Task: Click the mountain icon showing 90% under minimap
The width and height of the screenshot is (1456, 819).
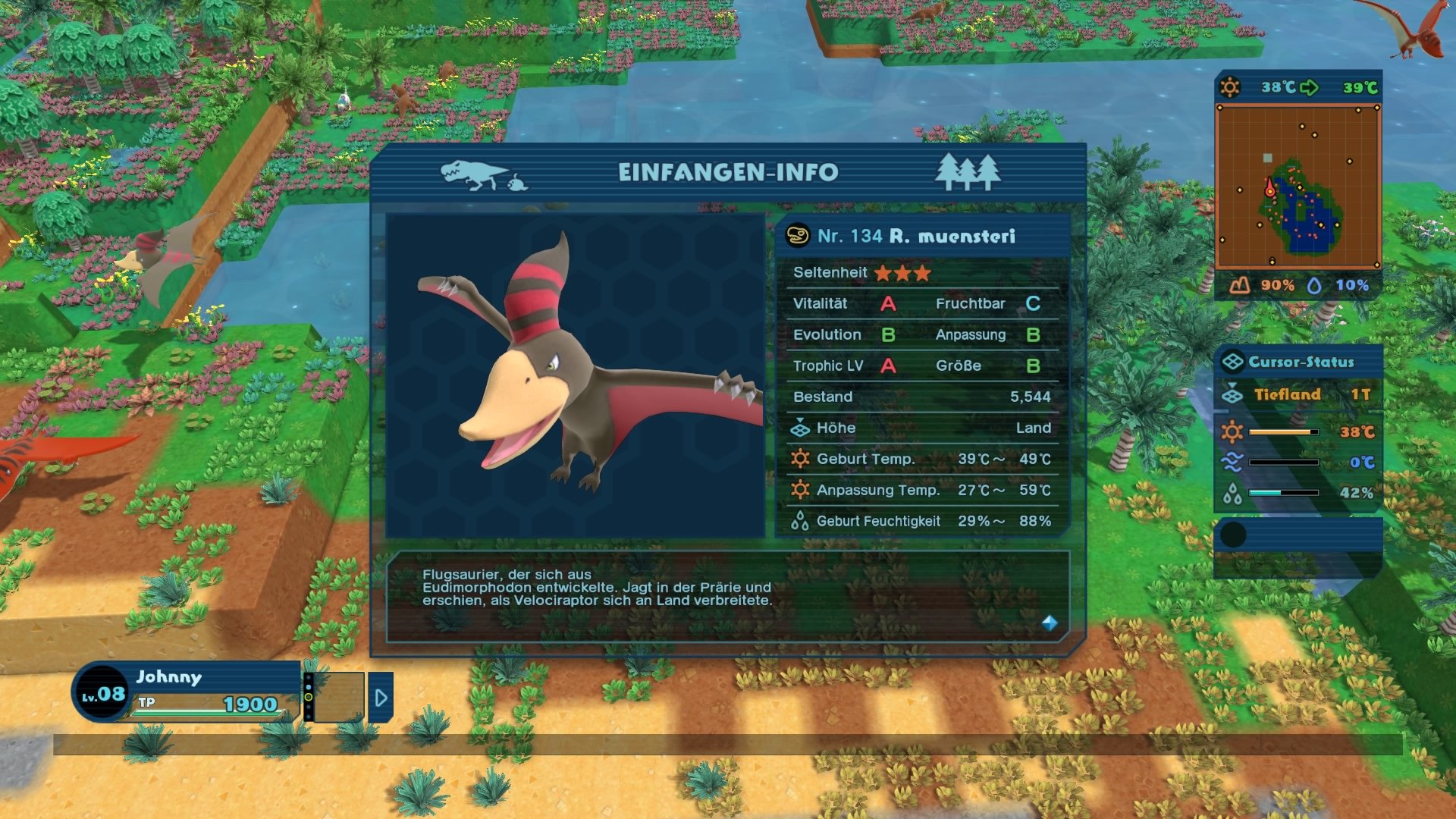Action: (1240, 287)
